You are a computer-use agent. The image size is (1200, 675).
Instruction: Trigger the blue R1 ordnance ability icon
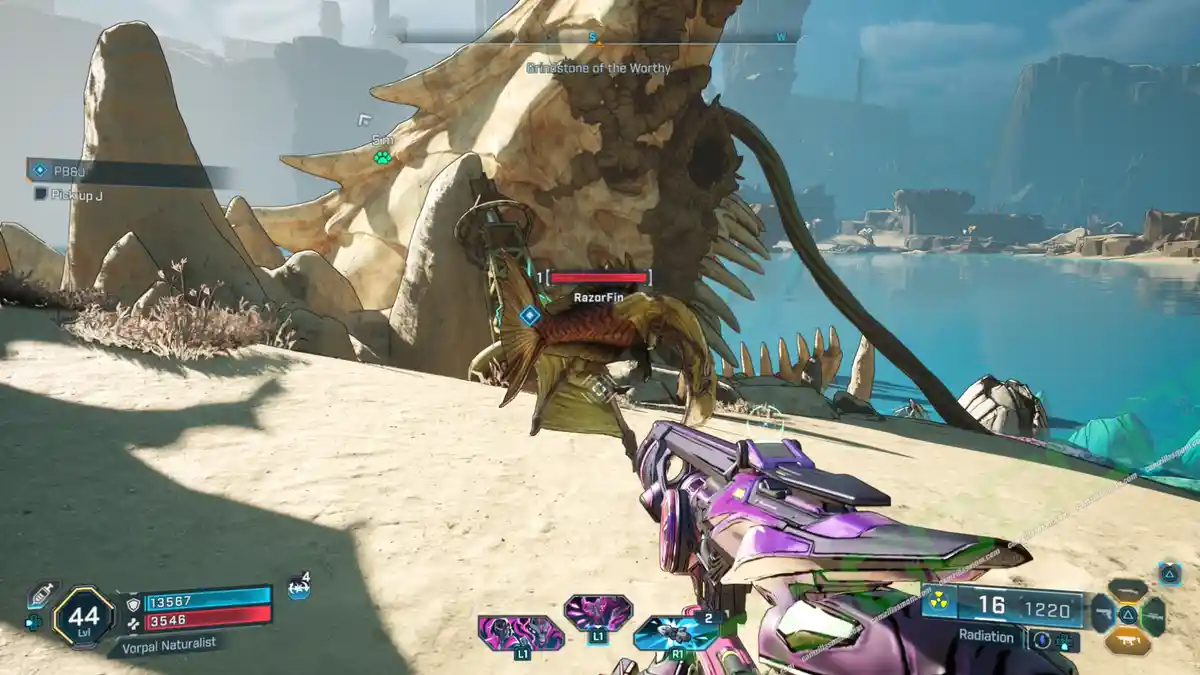pos(676,632)
